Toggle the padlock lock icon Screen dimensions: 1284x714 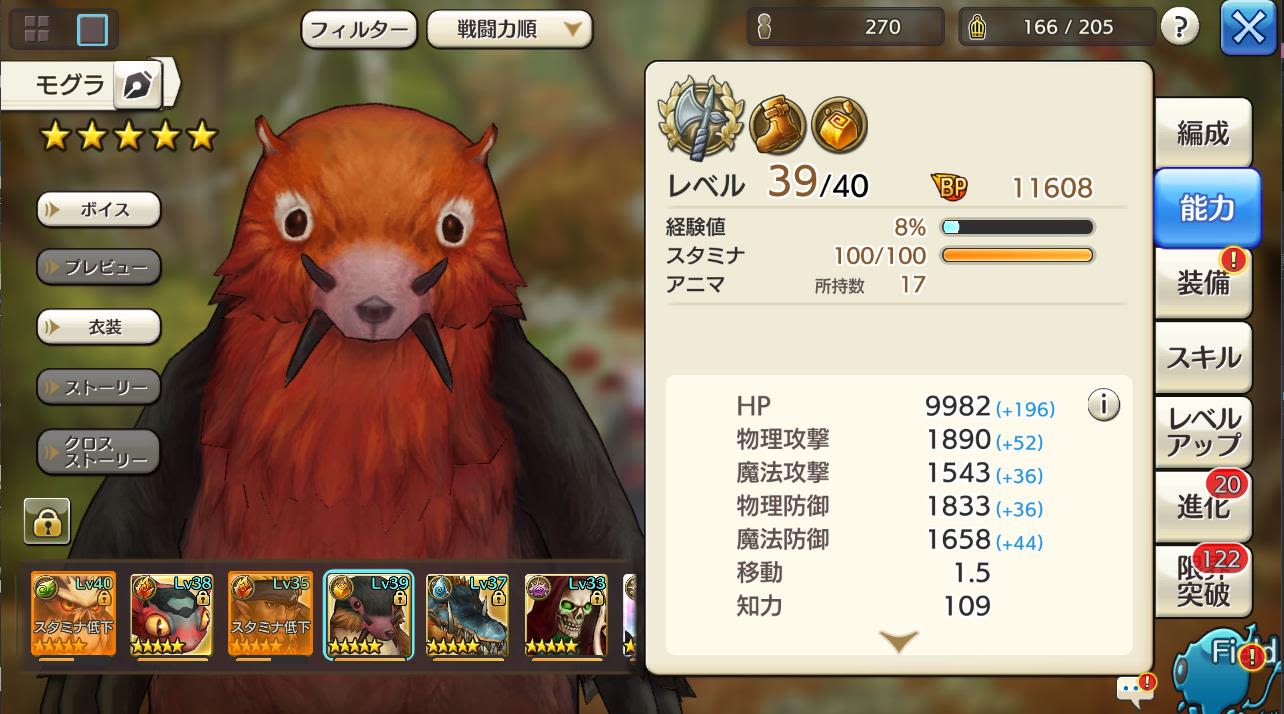coord(47,521)
